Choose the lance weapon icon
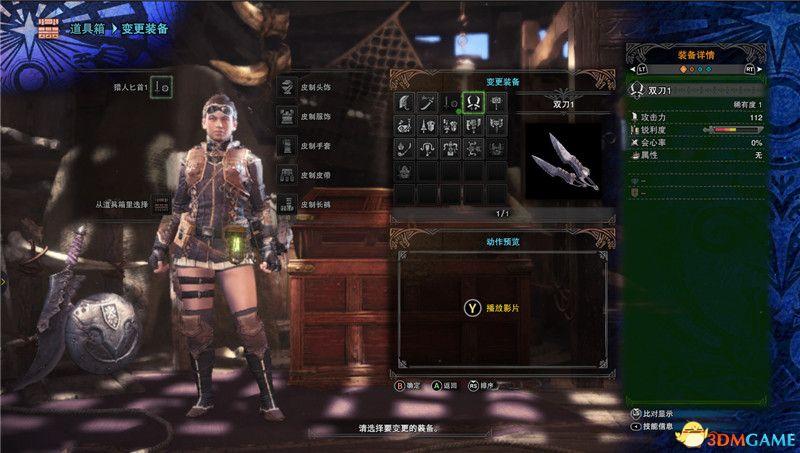The height and width of the screenshot is (453, 800). (x=427, y=126)
